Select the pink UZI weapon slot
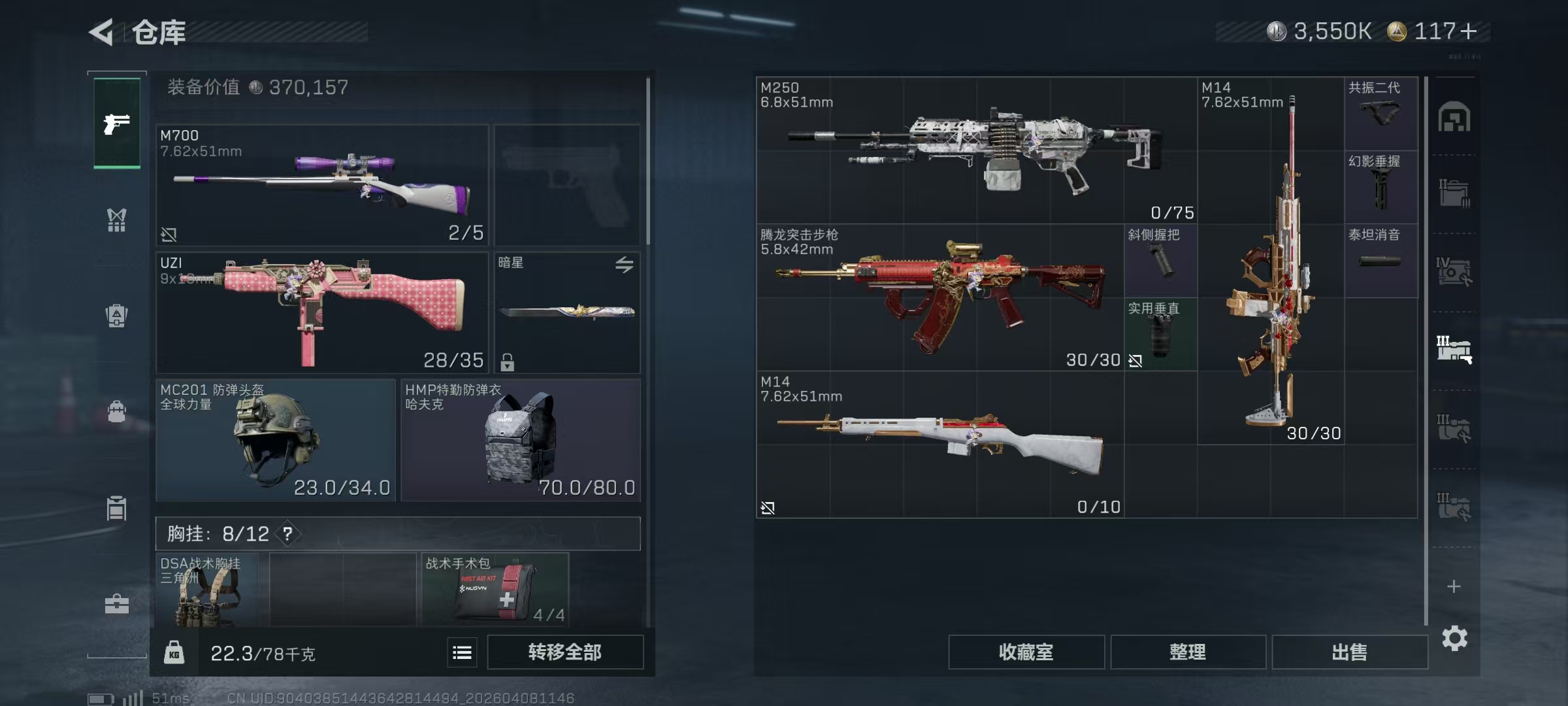Screen dimensions: 1568x706 321,312
